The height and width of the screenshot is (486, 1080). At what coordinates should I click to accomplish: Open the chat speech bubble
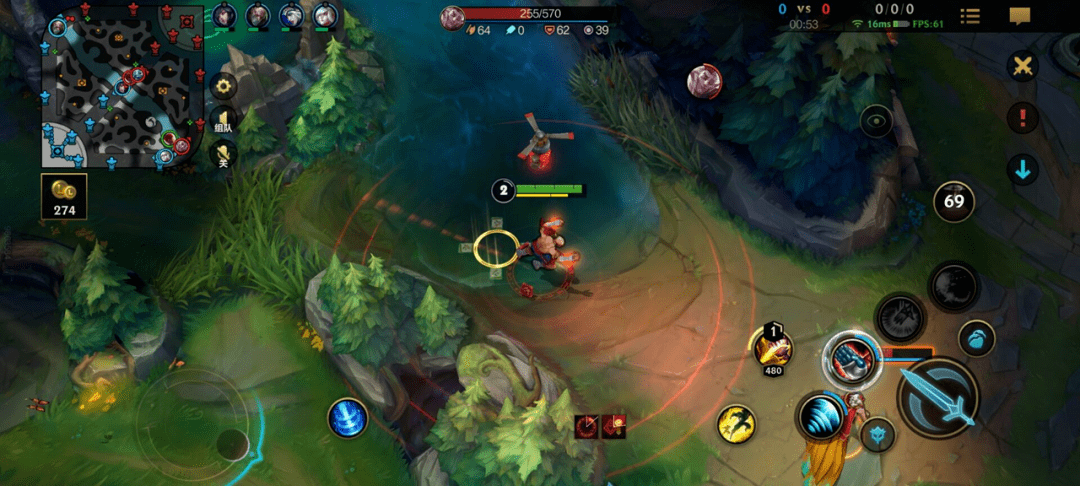click(1020, 16)
